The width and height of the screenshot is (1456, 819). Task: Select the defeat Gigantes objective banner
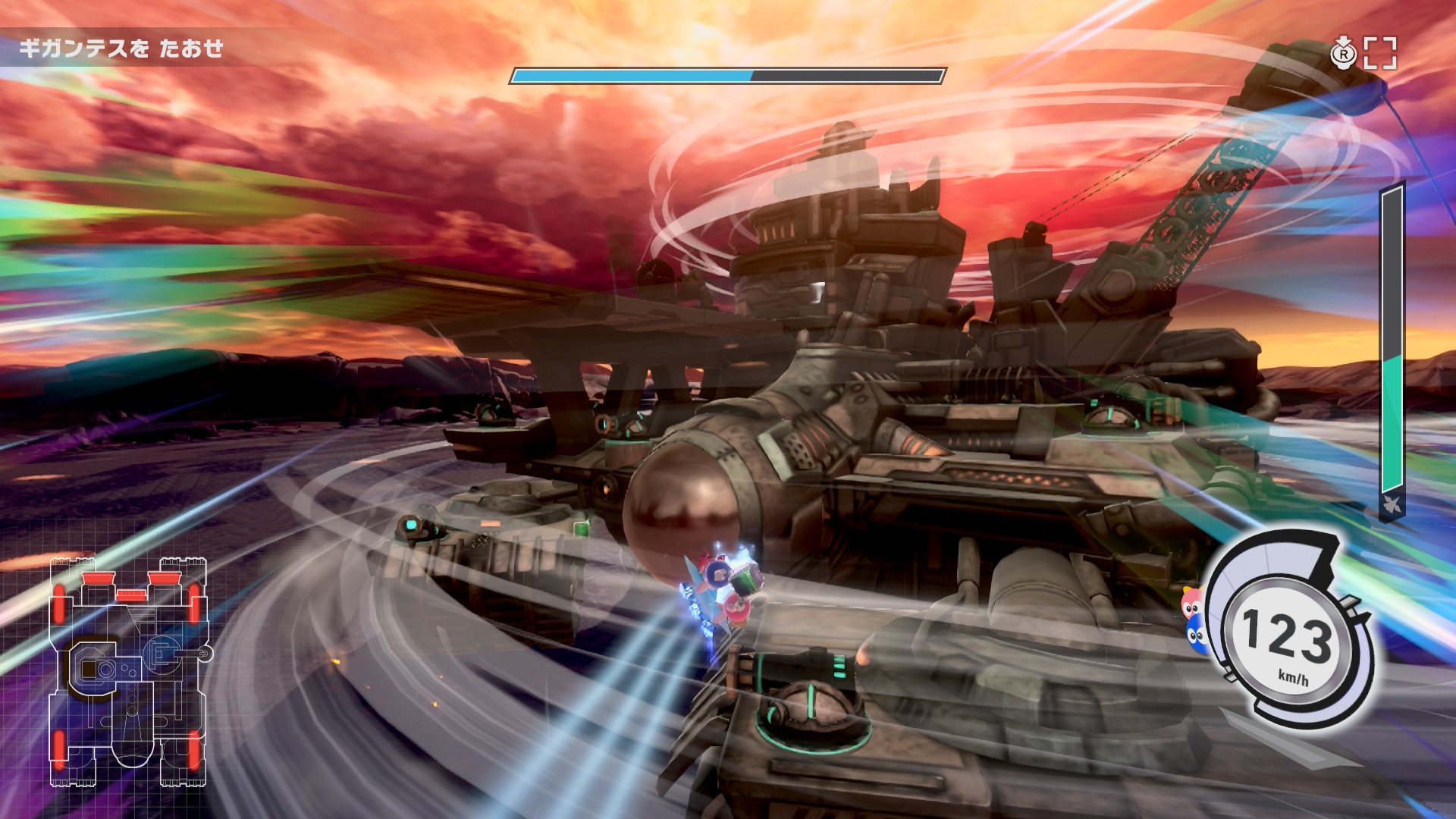click(x=121, y=49)
